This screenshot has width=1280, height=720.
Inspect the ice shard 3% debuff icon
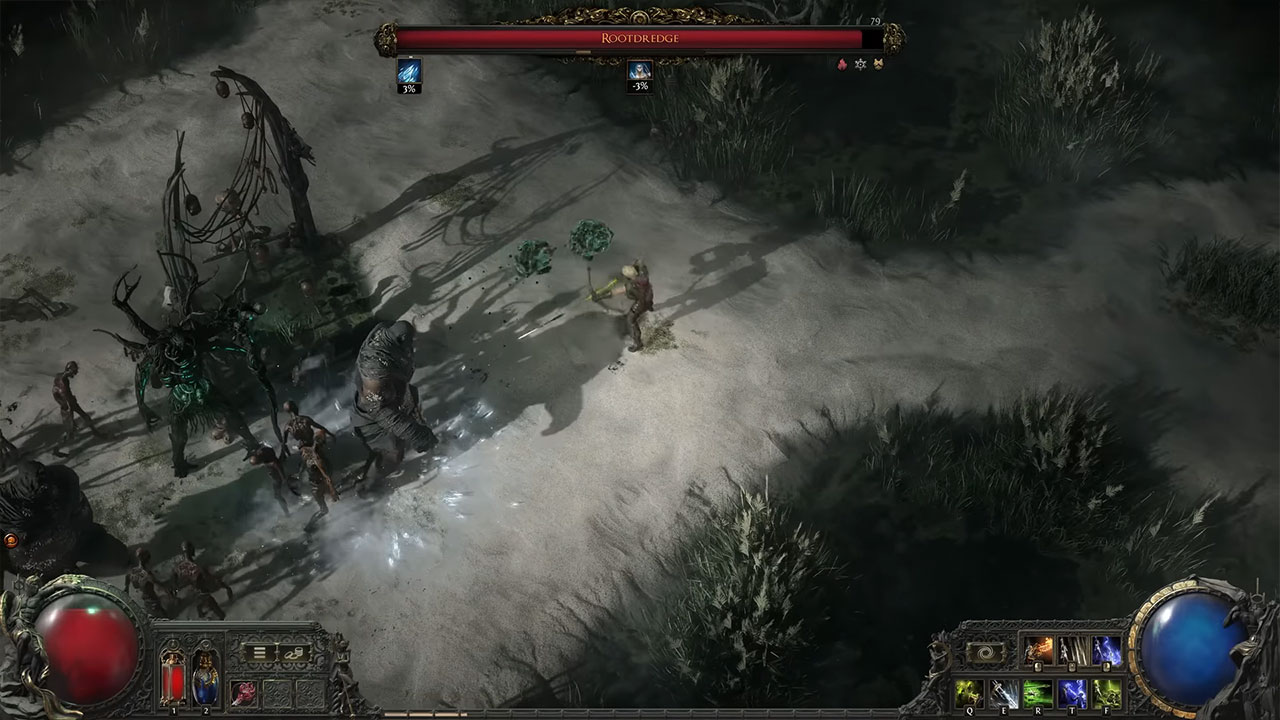(410, 71)
